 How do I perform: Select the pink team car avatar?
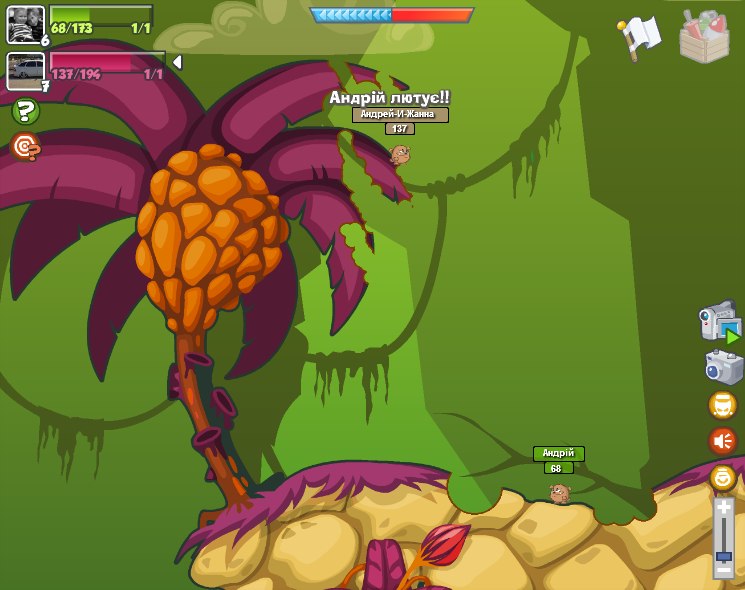pos(25,71)
